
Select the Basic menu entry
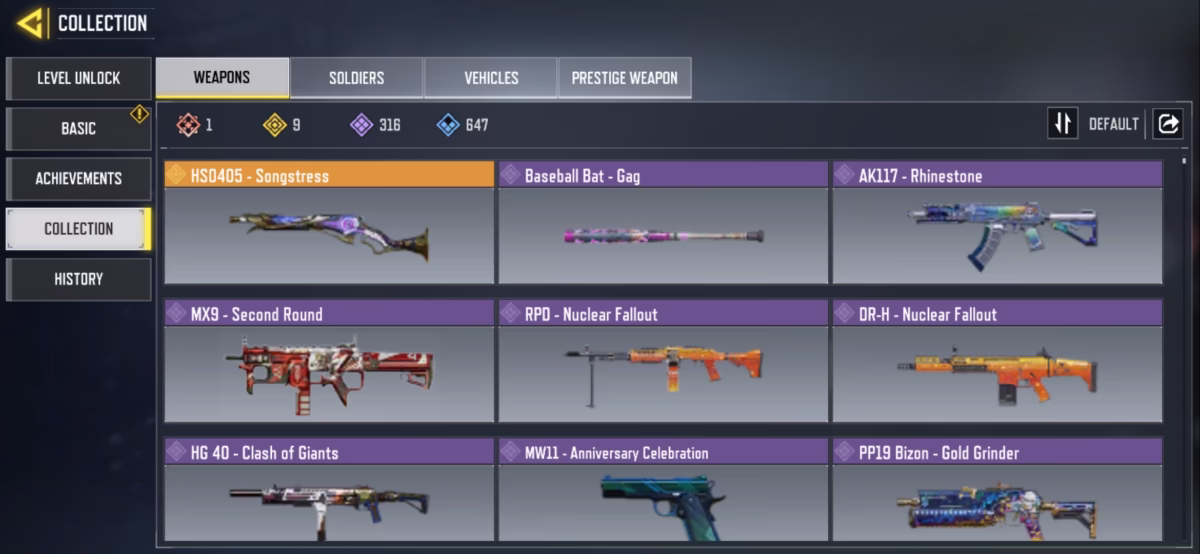click(79, 128)
